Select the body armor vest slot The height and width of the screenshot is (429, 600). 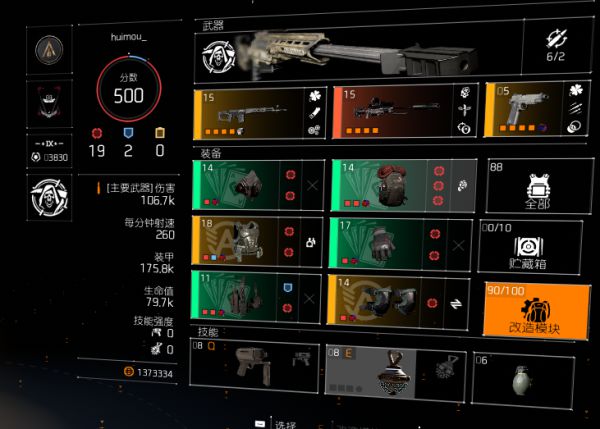pyautogui.click(x=258, y=242)
